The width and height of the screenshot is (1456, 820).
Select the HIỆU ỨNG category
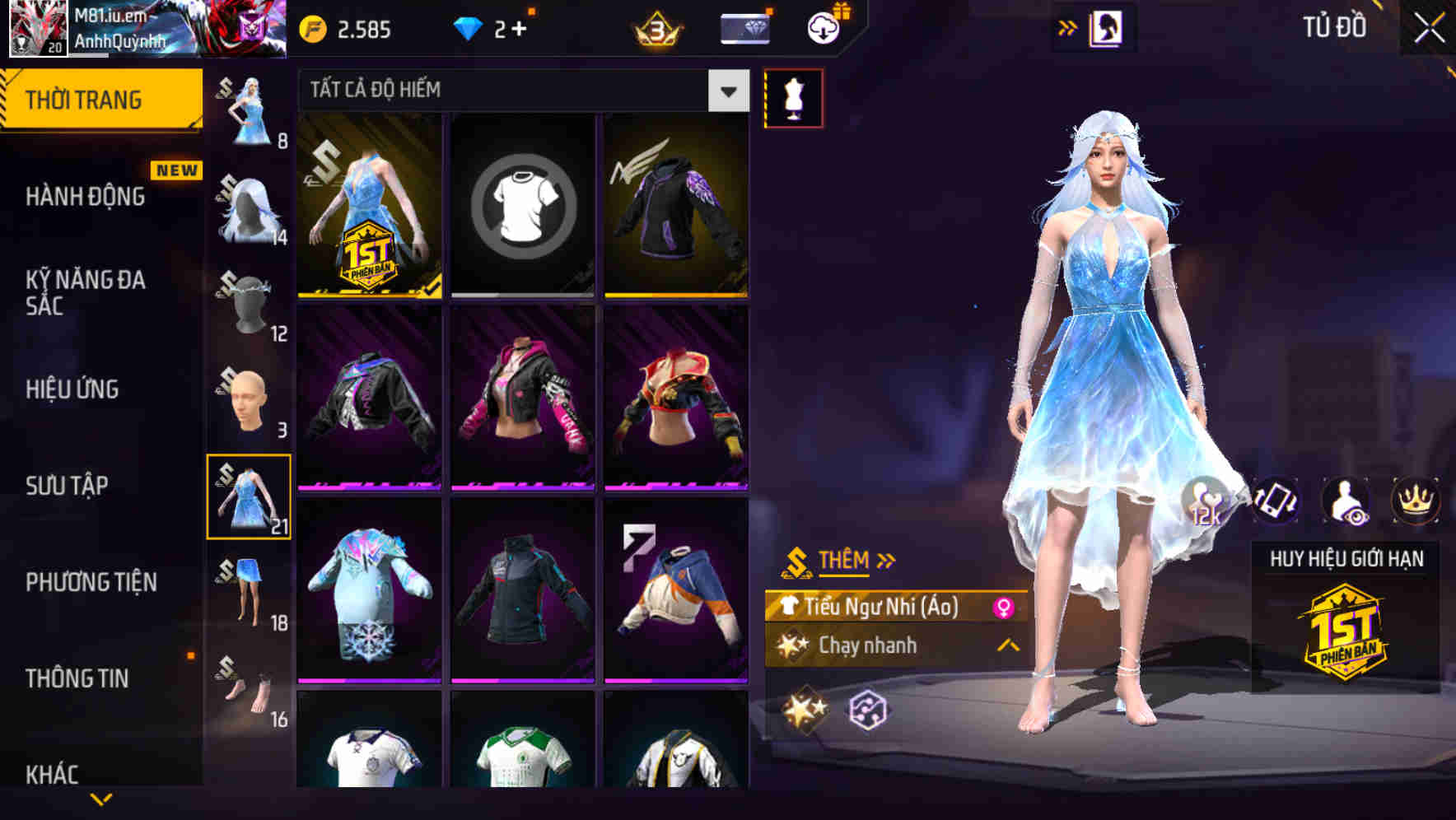click(73, 389)
